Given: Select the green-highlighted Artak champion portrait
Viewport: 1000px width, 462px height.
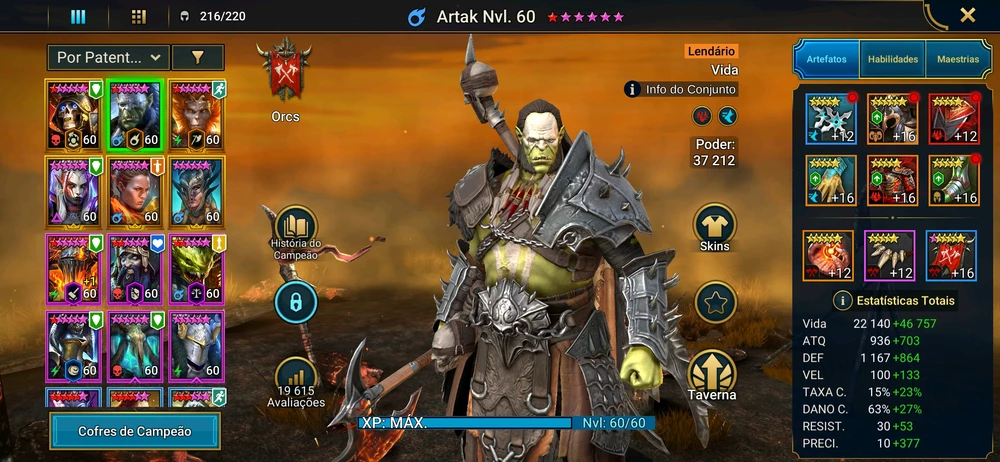Looking at the screenshot, I should [x=136, y=114].
